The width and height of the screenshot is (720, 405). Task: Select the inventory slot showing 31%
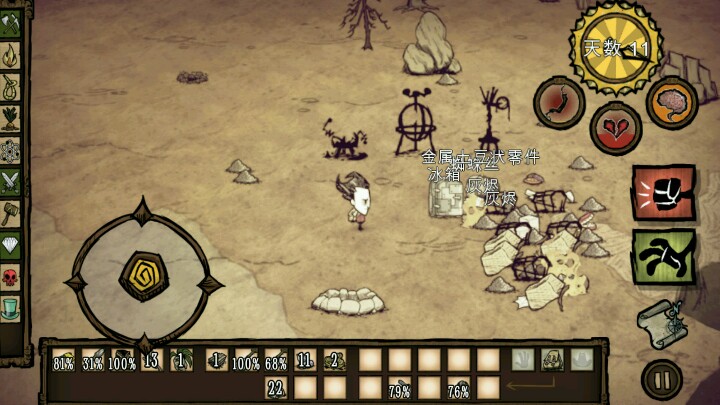point(93,360)
